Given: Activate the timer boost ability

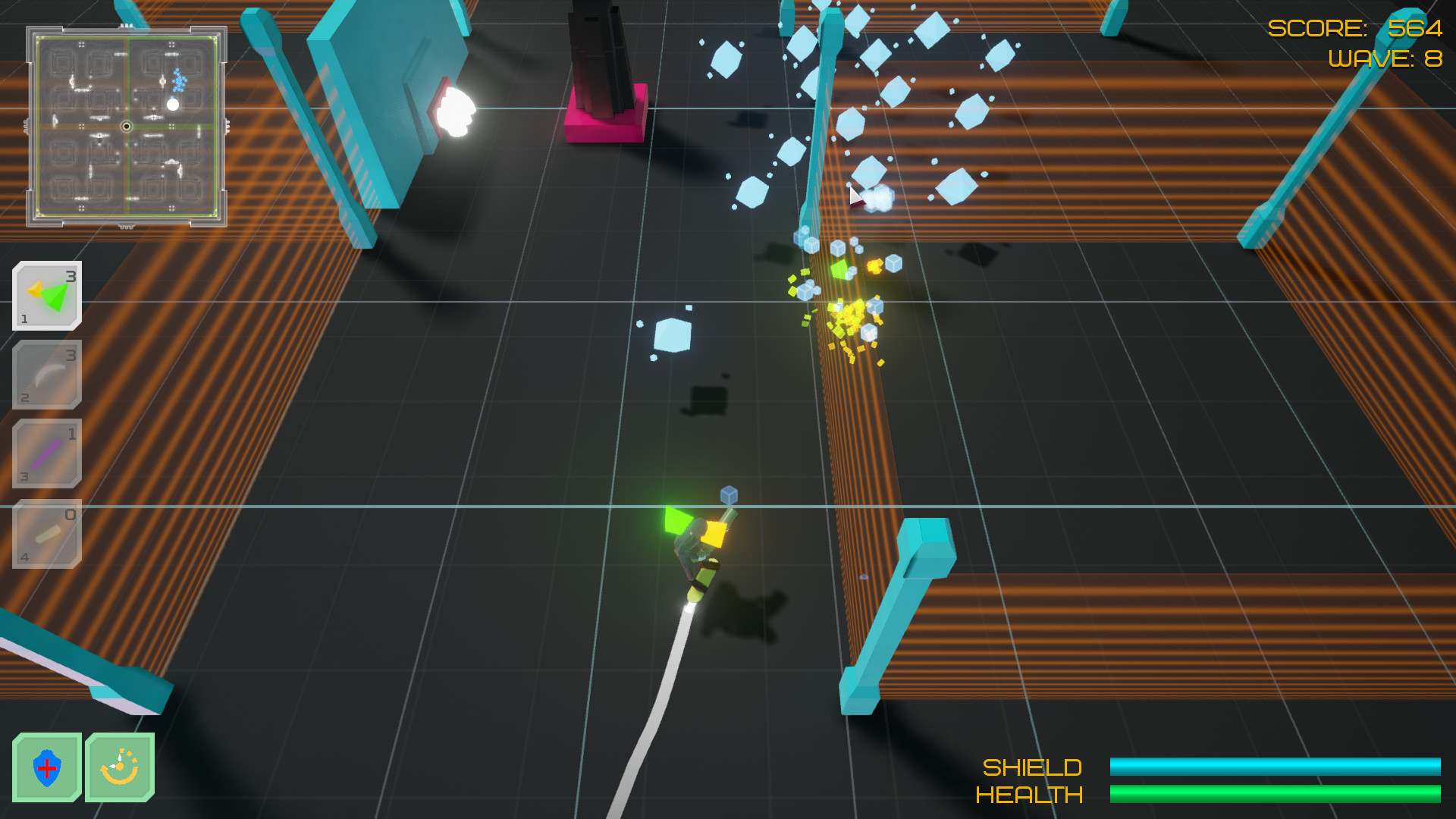Looking at the screenshot, I should click(120, 767).
